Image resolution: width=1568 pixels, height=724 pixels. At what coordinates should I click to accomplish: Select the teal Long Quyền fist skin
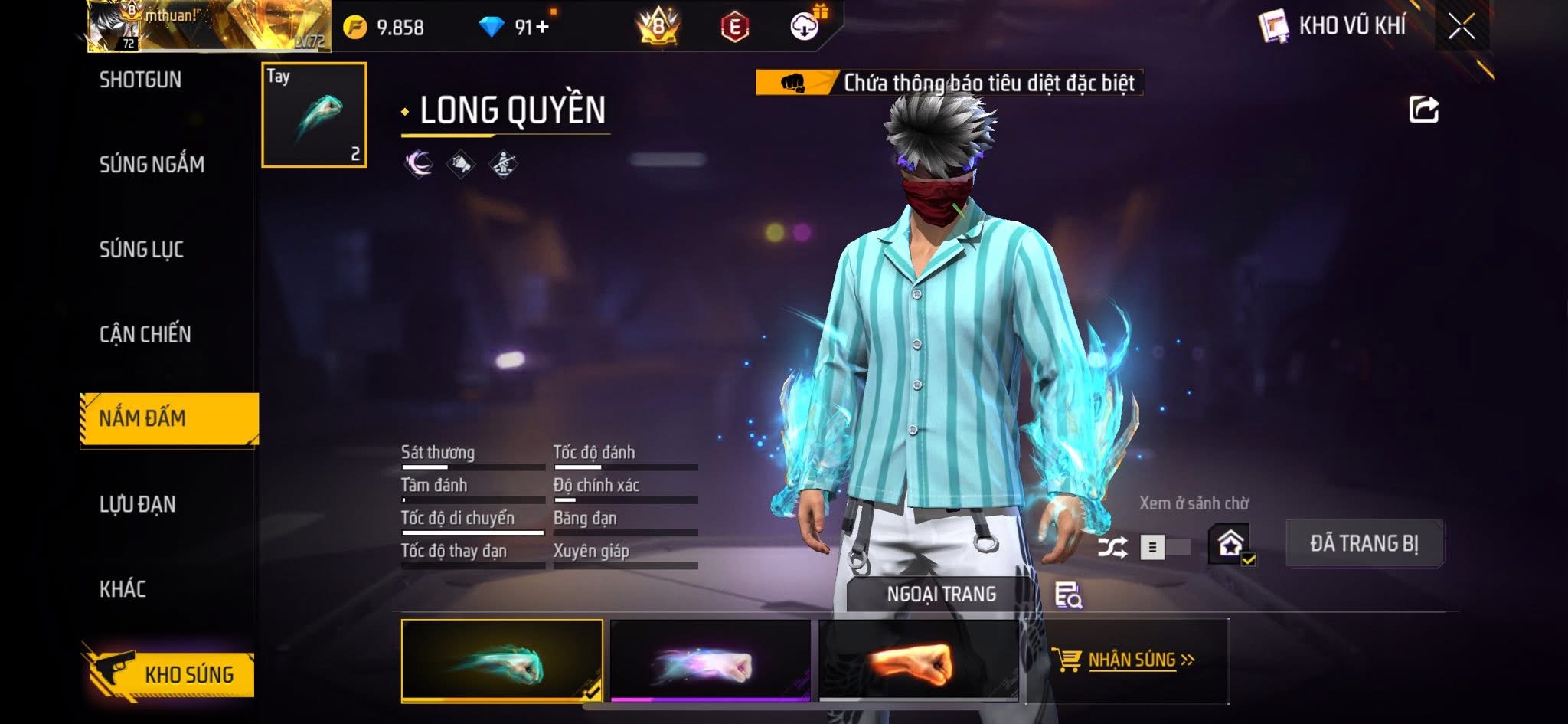pyautogui.click(x=501, y=660)
